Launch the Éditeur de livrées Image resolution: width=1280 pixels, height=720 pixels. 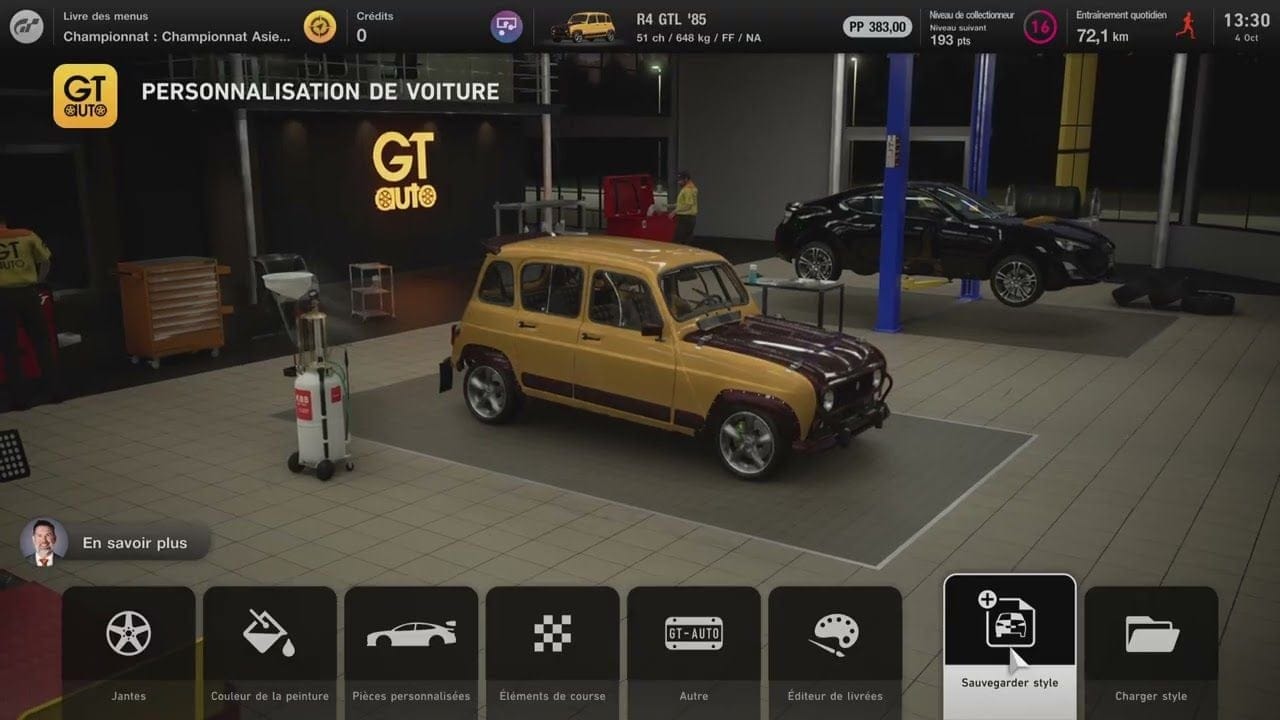(x=835, y=650)
